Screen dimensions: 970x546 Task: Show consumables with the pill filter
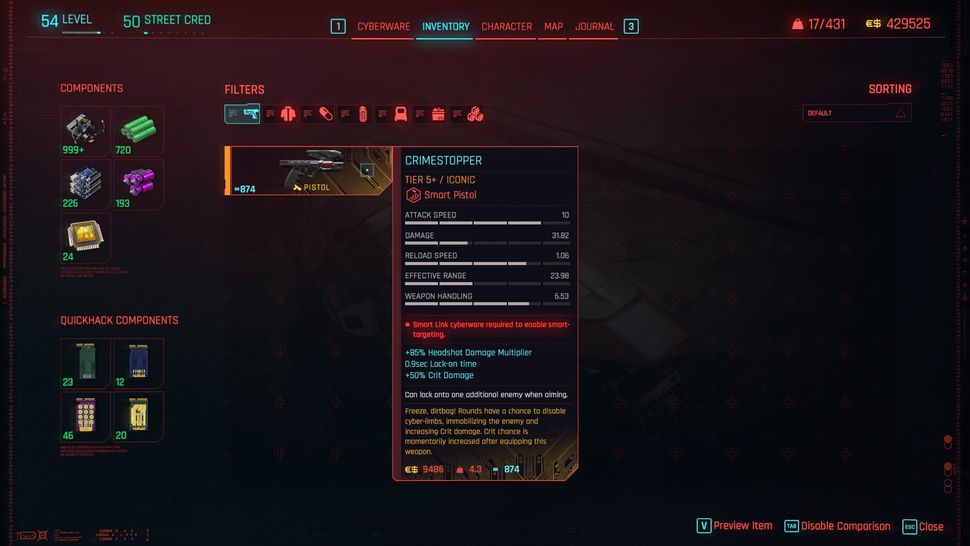[326, 114]
